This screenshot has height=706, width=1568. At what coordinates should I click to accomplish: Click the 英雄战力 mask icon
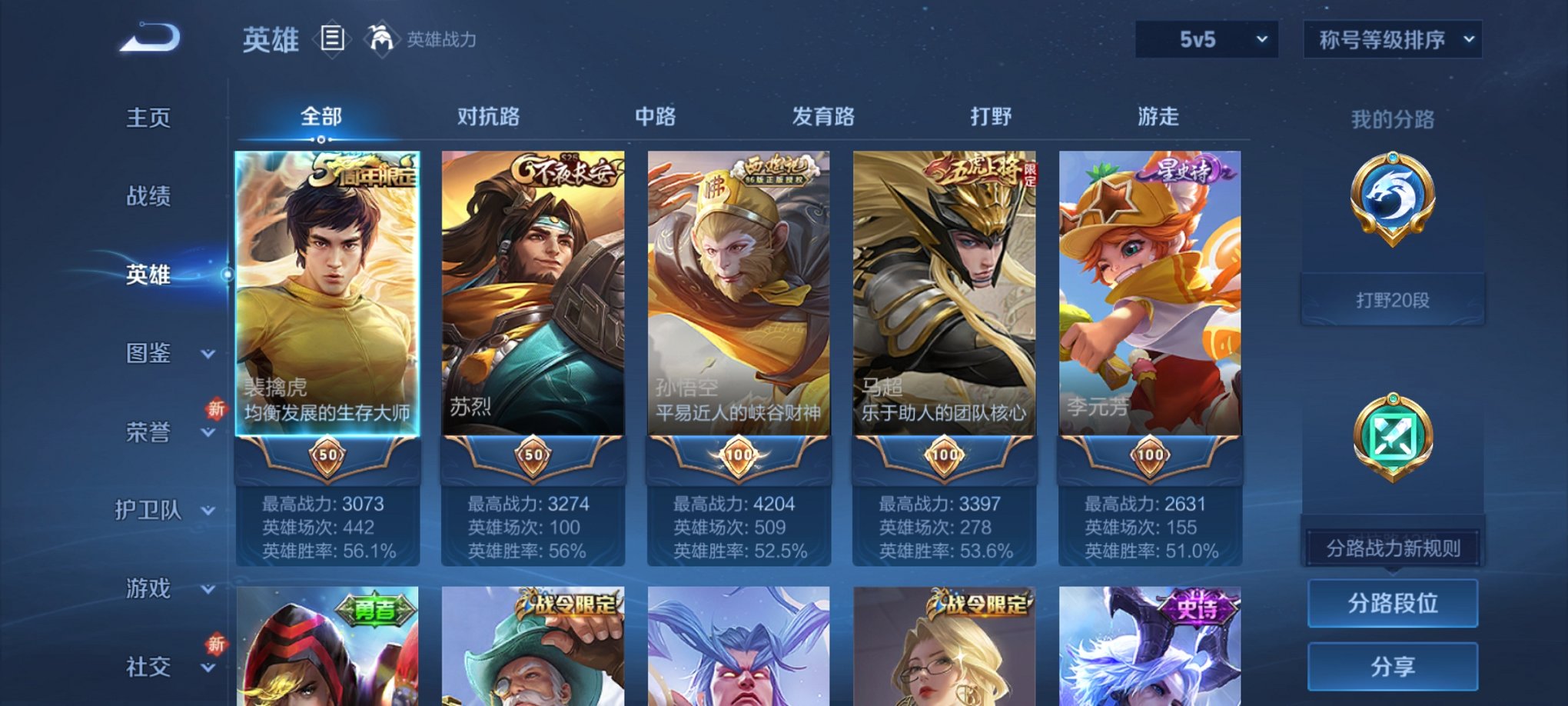click(380, 37)
